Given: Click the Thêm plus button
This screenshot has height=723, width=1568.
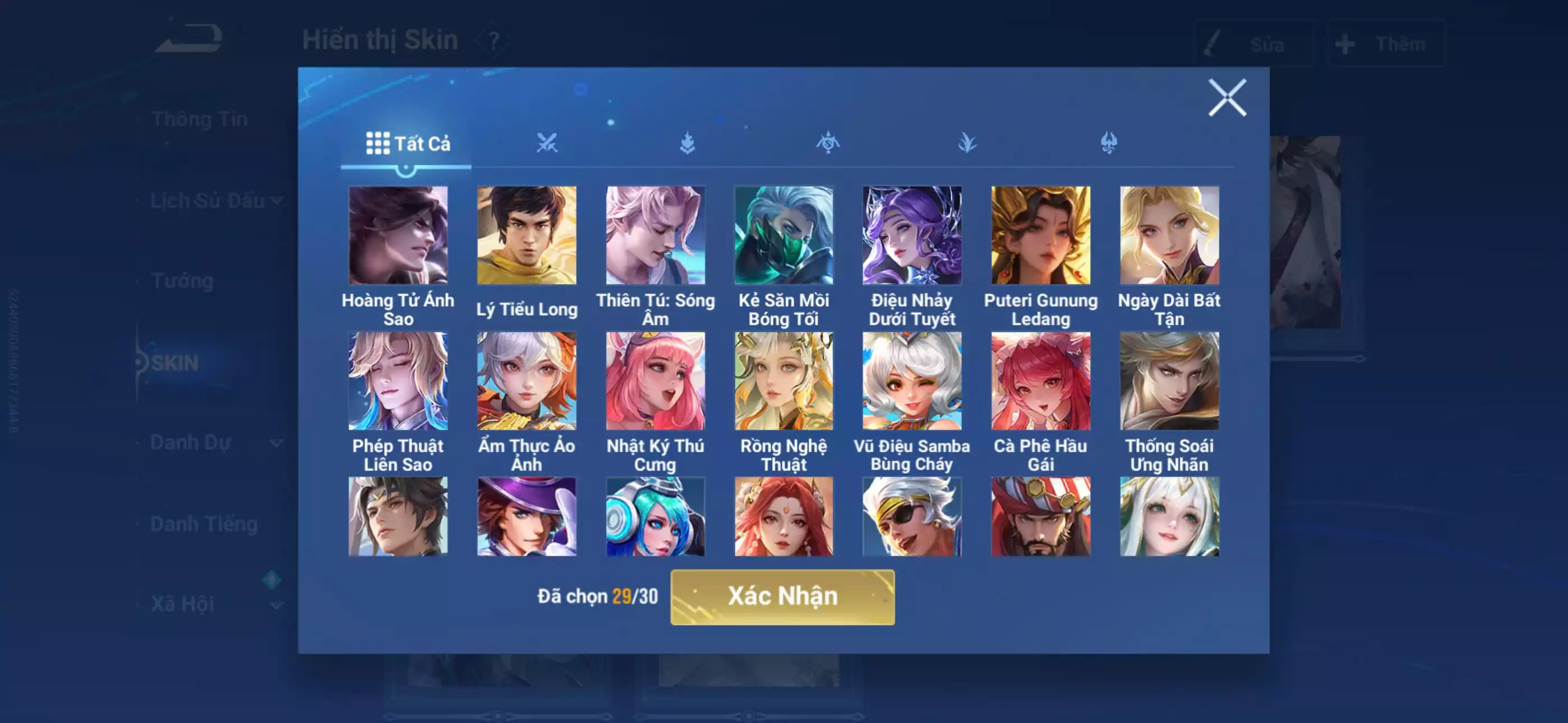Looking at the screenshot, I should click(1388, 44).
